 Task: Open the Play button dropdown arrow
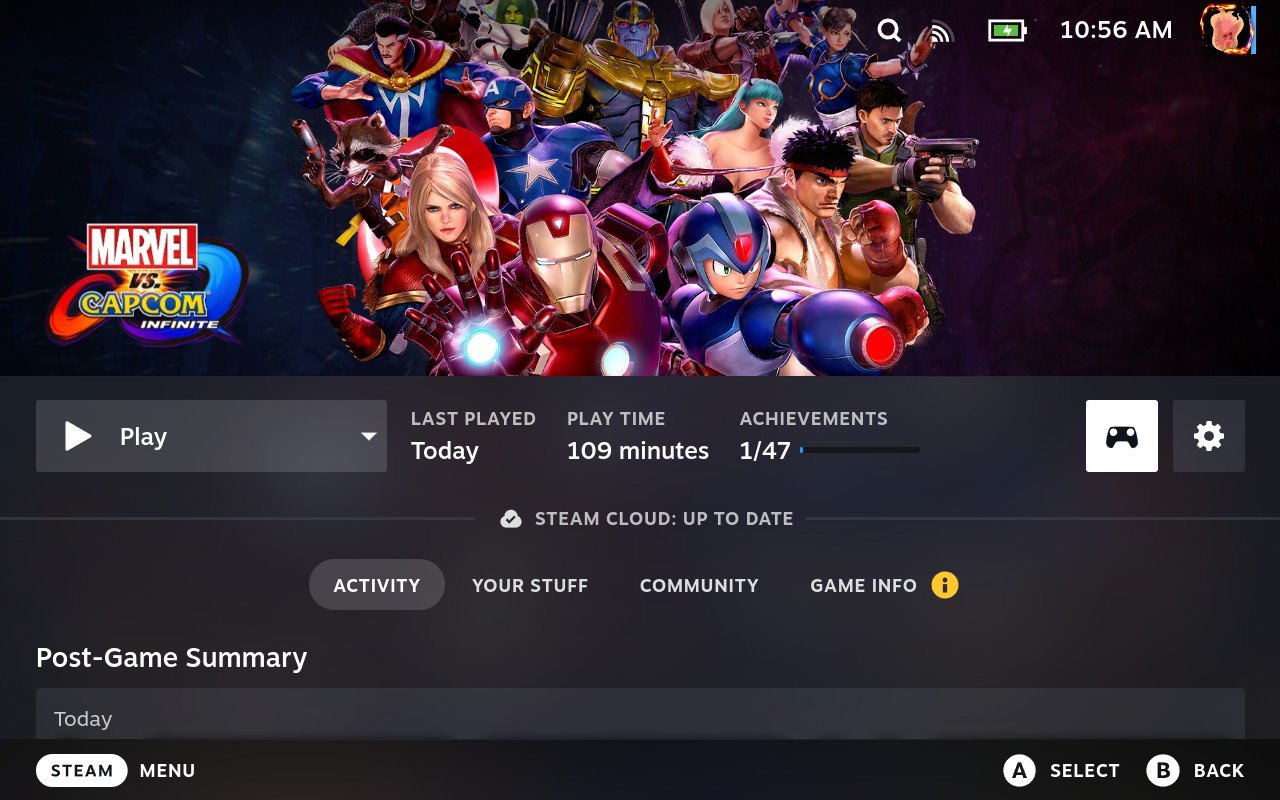tap(367, 436)
